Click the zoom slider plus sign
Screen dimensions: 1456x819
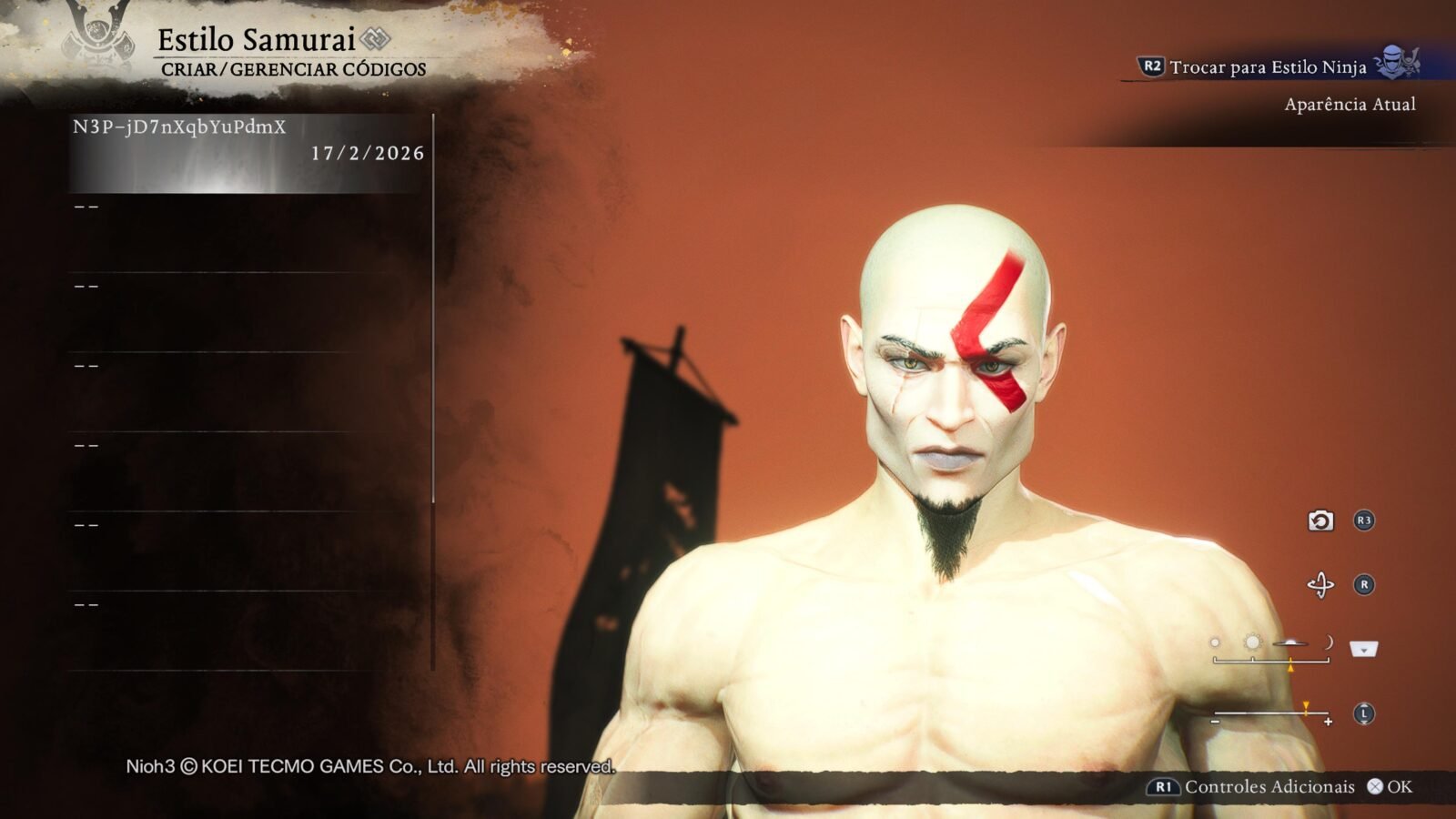click(1329, 722)
